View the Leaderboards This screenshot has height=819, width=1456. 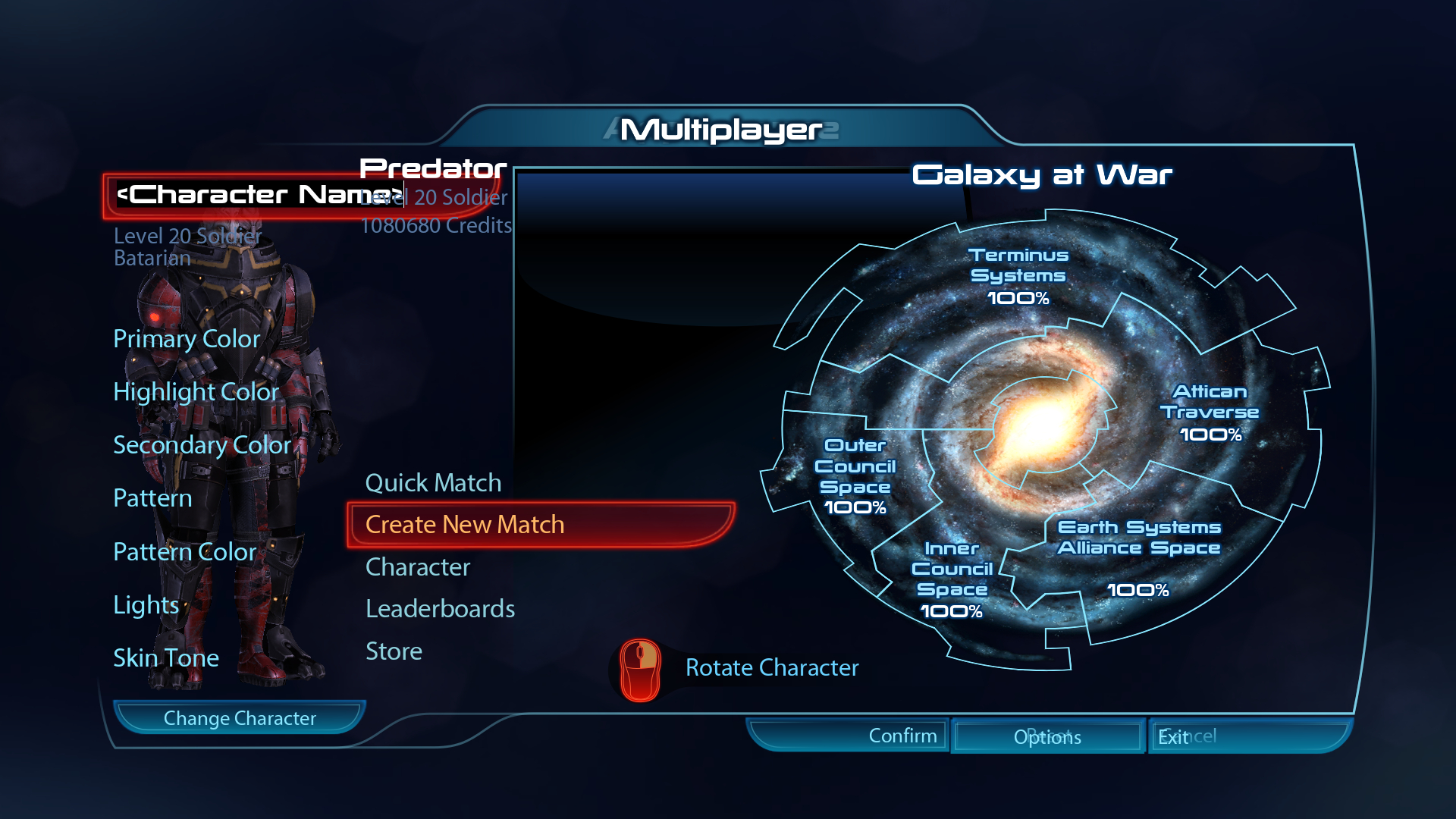(x=440, y=609)
